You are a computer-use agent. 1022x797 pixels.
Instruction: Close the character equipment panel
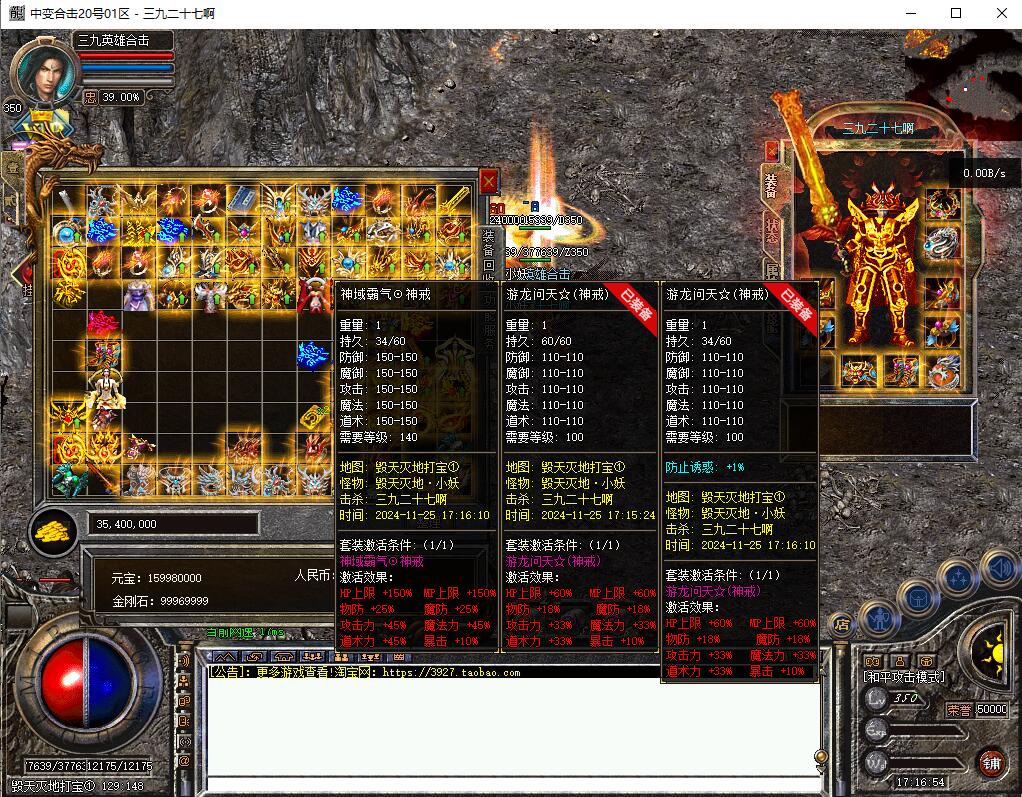point(772,150)
